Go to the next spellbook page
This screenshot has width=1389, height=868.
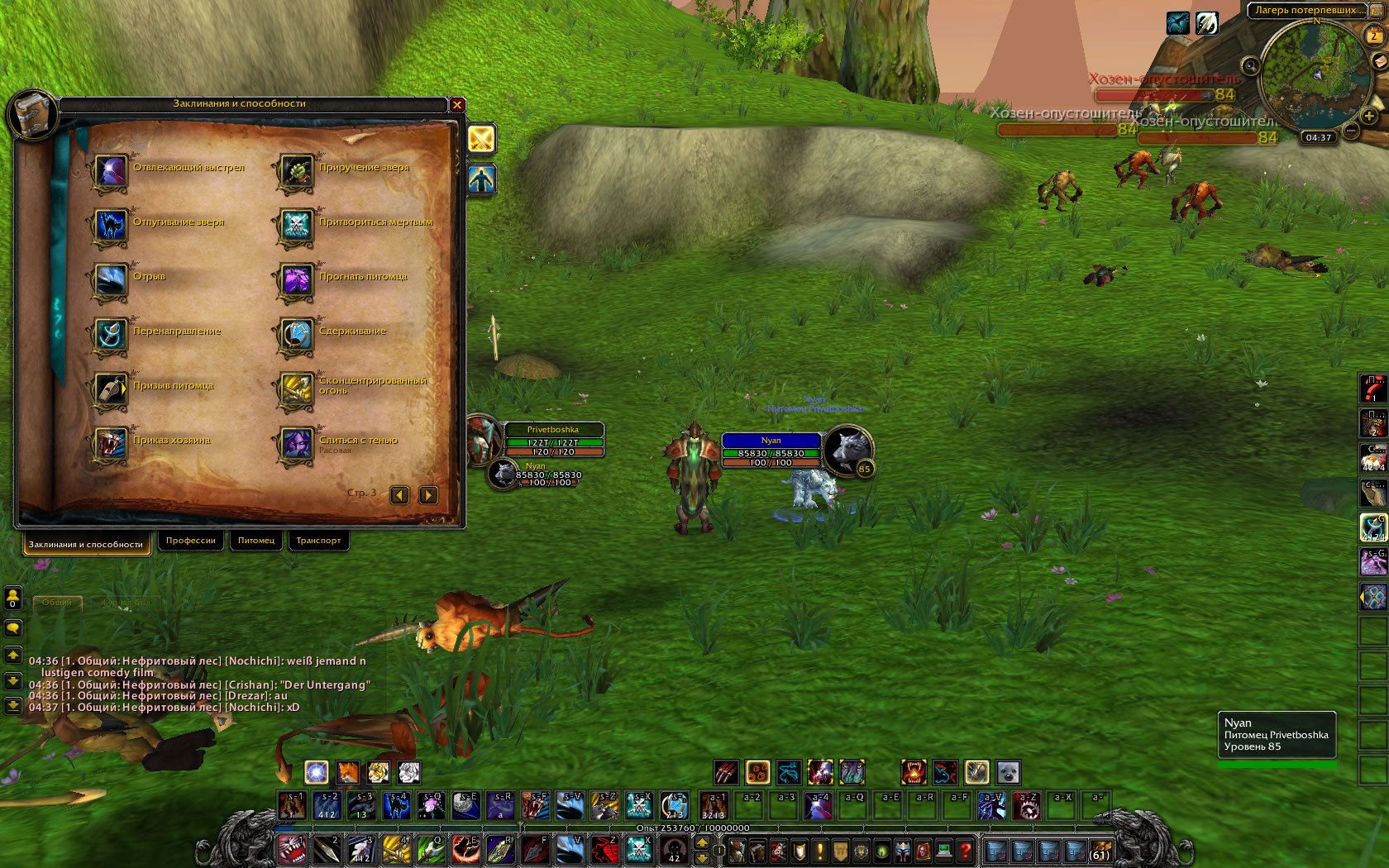[x=428, y=495]
